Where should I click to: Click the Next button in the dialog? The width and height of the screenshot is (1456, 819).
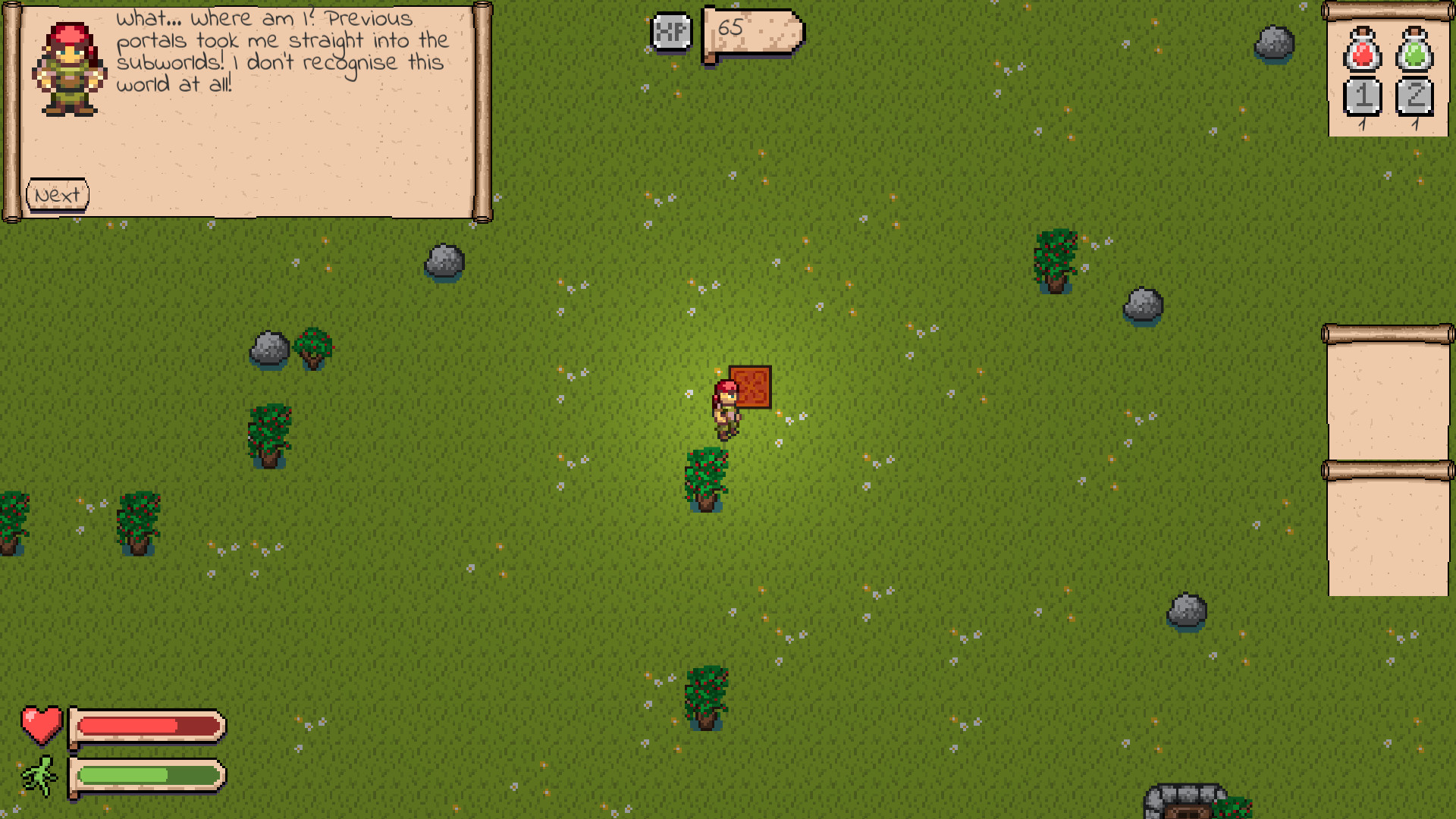[56, 193]
